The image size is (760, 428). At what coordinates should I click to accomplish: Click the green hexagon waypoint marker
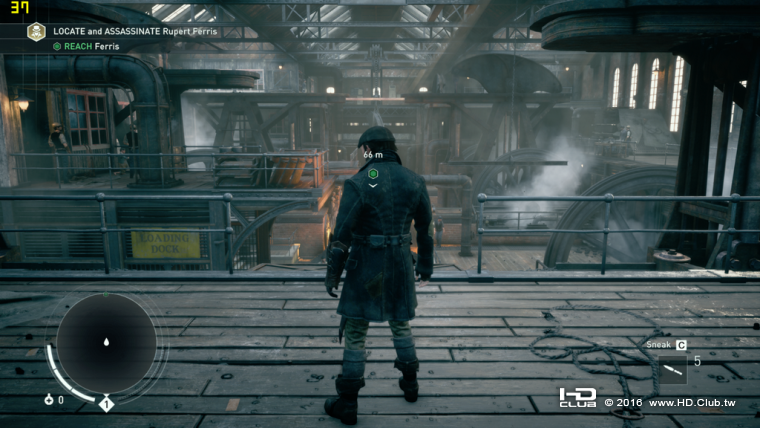[373, 173]
